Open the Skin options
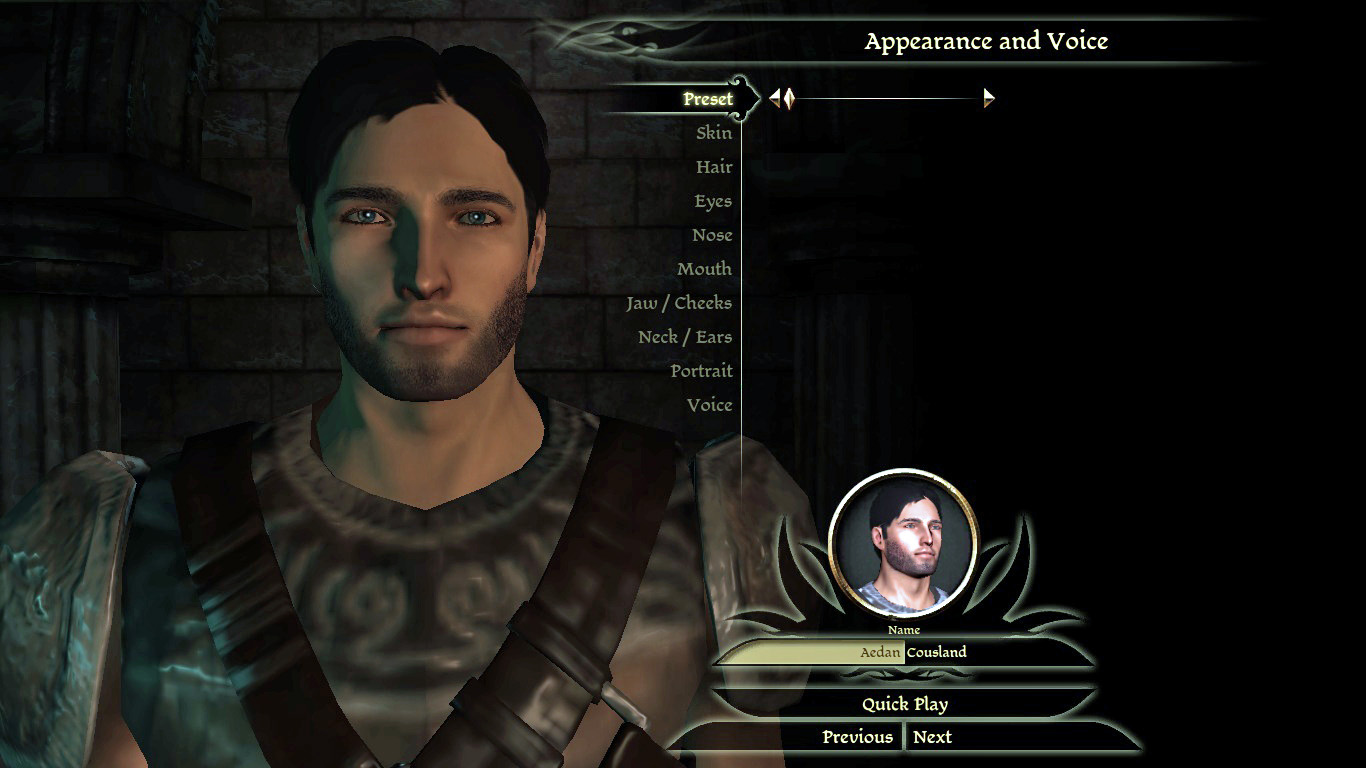This screenshot has width=1366, height=768. [x=714, y=133]
